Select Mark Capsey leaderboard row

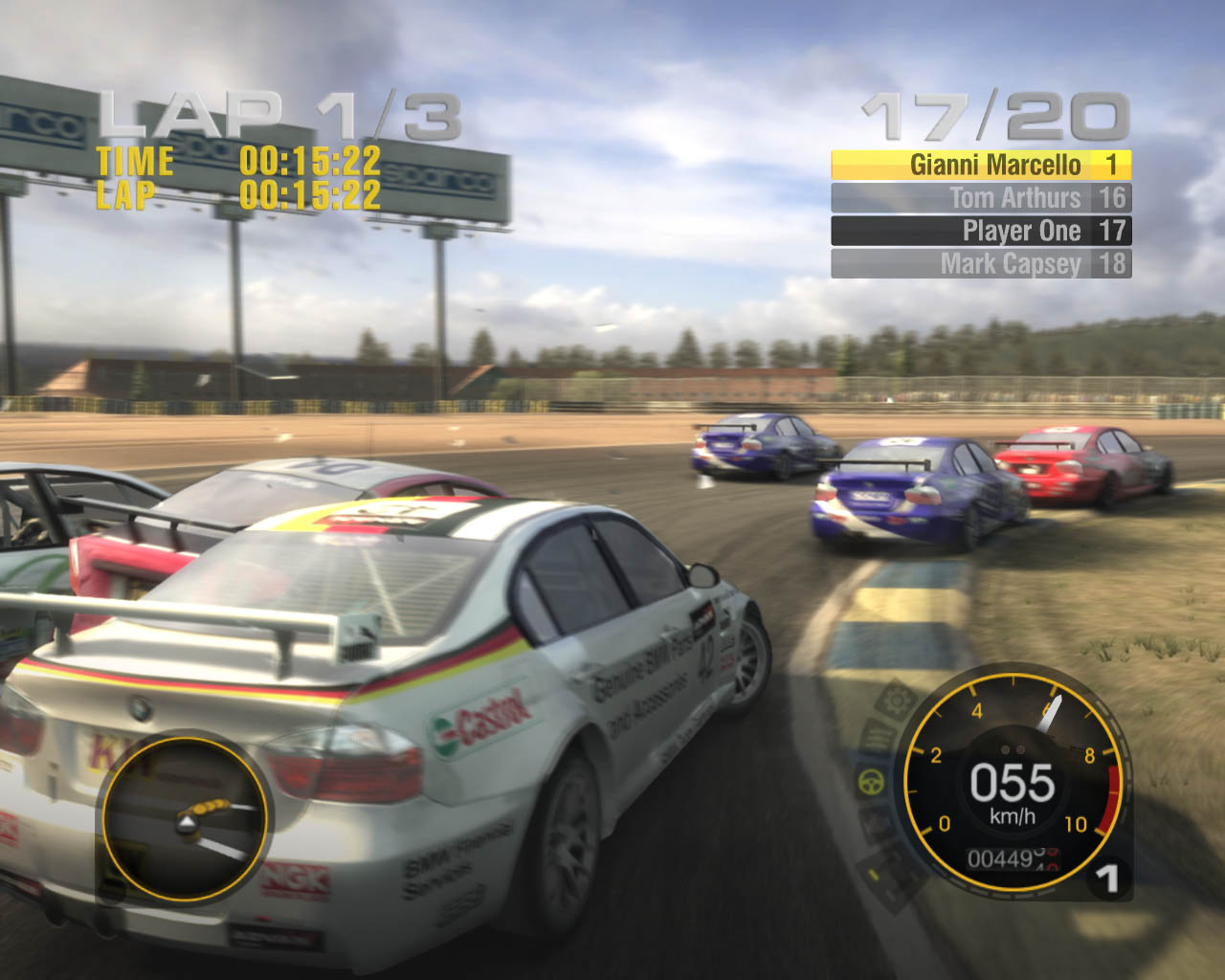tap(981, 263)
